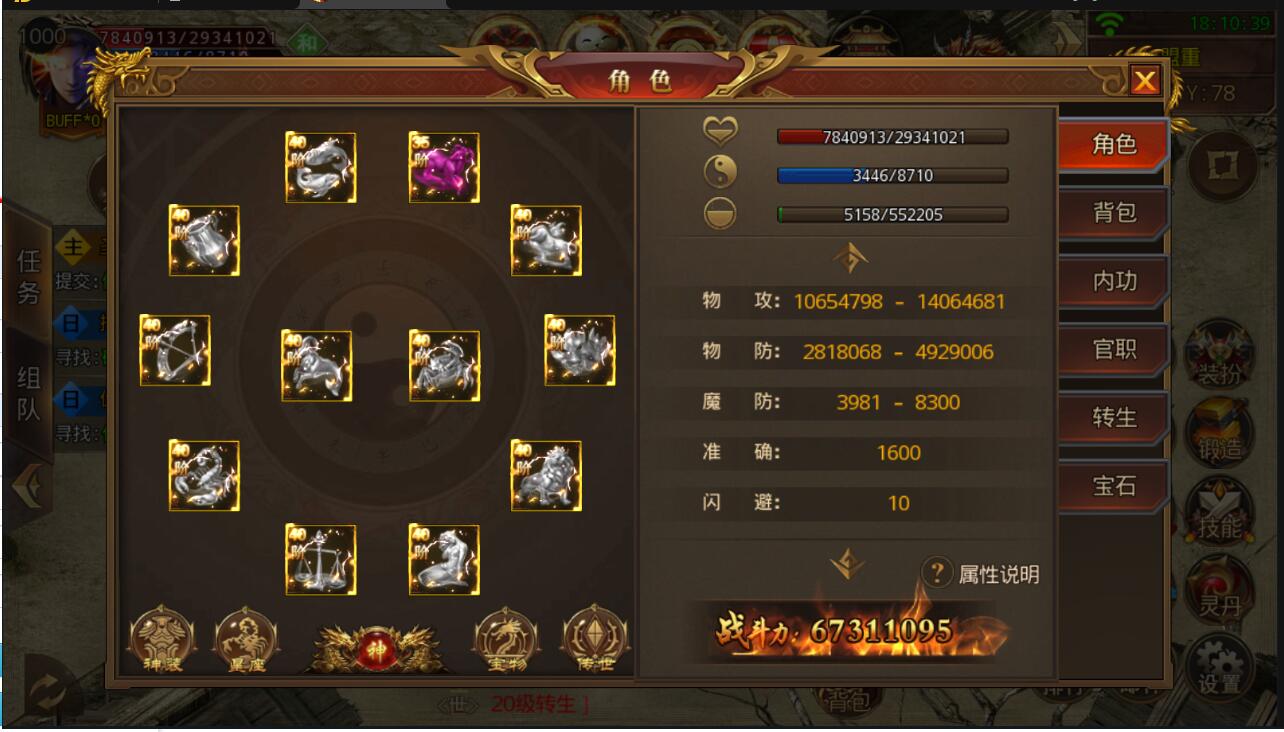The width and height of the screenshot is (1284, 732).
Task: Select the 官职 tab
Action: coord(1113,349)
